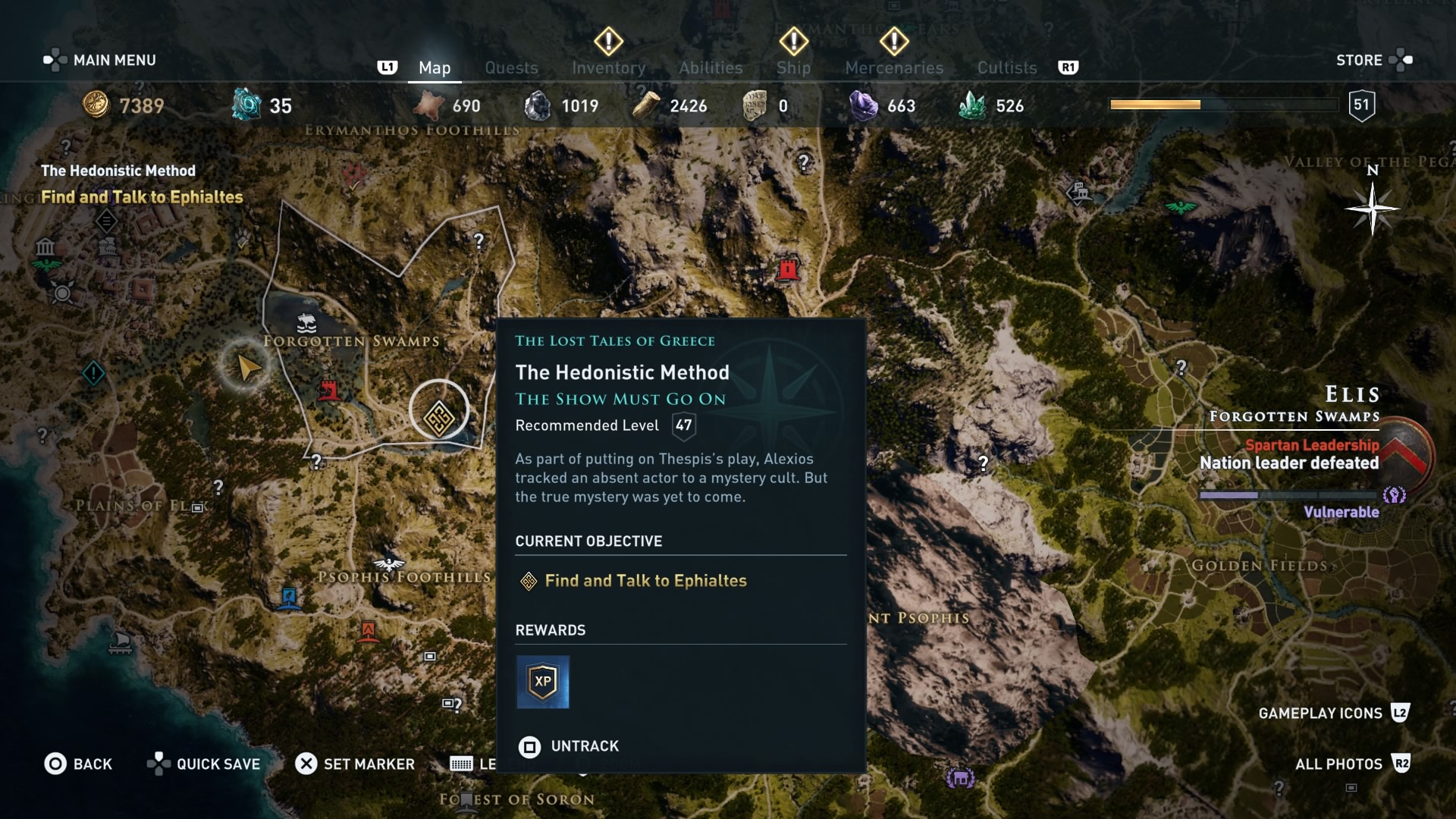
Task: Select the crystal resource icon showing 526
Action: (x=978, y=105)
